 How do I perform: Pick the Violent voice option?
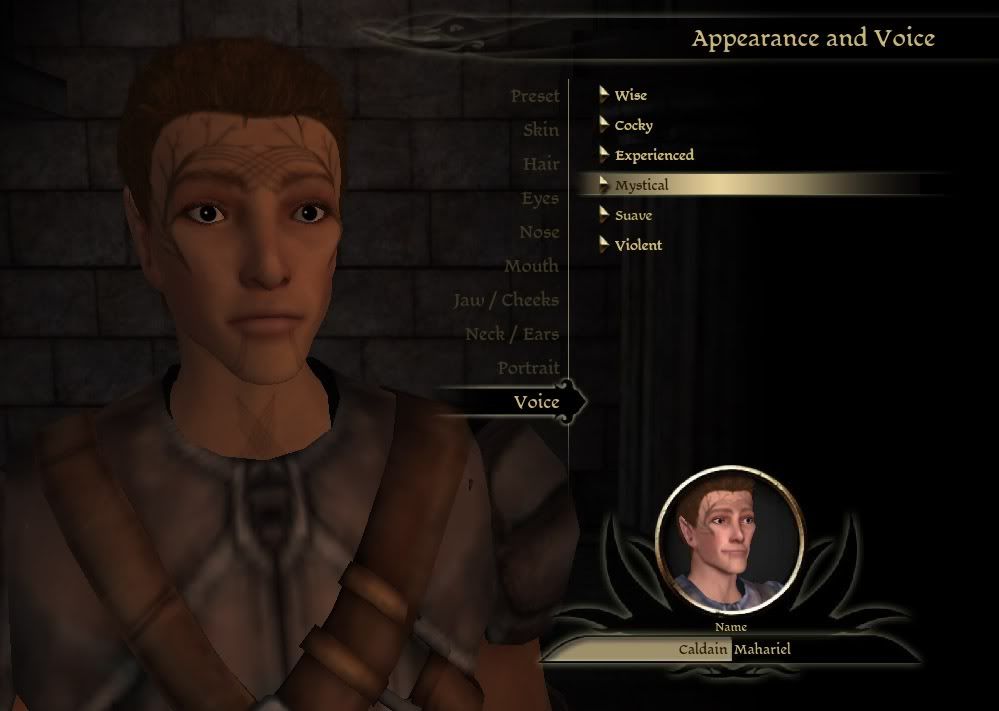638,246
